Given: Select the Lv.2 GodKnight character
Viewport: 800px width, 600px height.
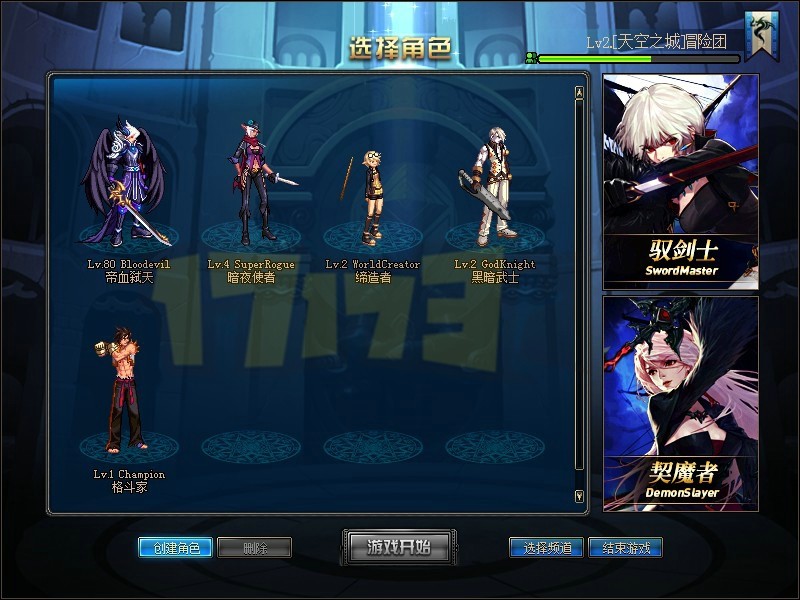Looking at the screenshot, I should pos(492,190).
